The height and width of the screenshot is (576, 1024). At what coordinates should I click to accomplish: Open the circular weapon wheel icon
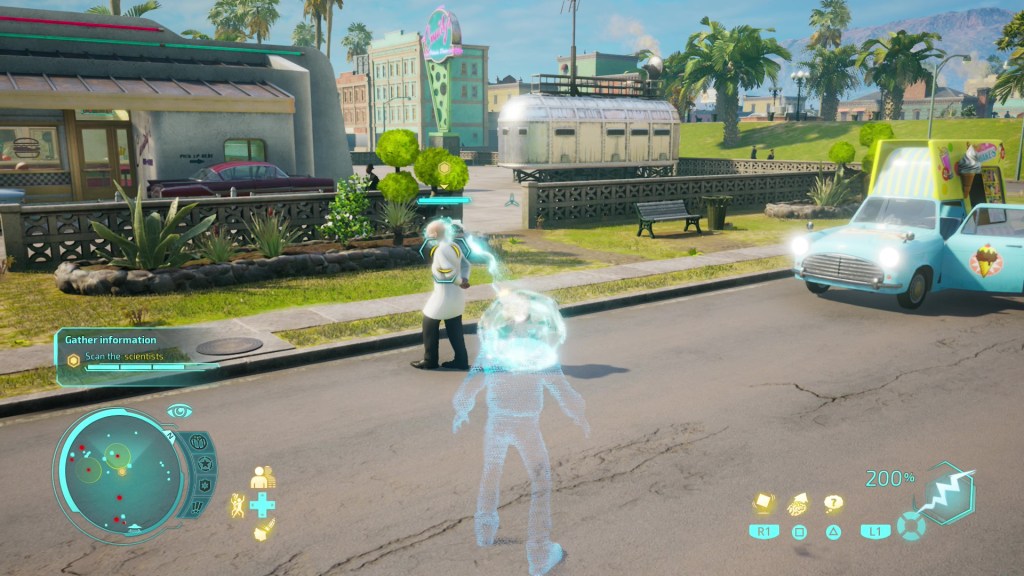[910, 526]
